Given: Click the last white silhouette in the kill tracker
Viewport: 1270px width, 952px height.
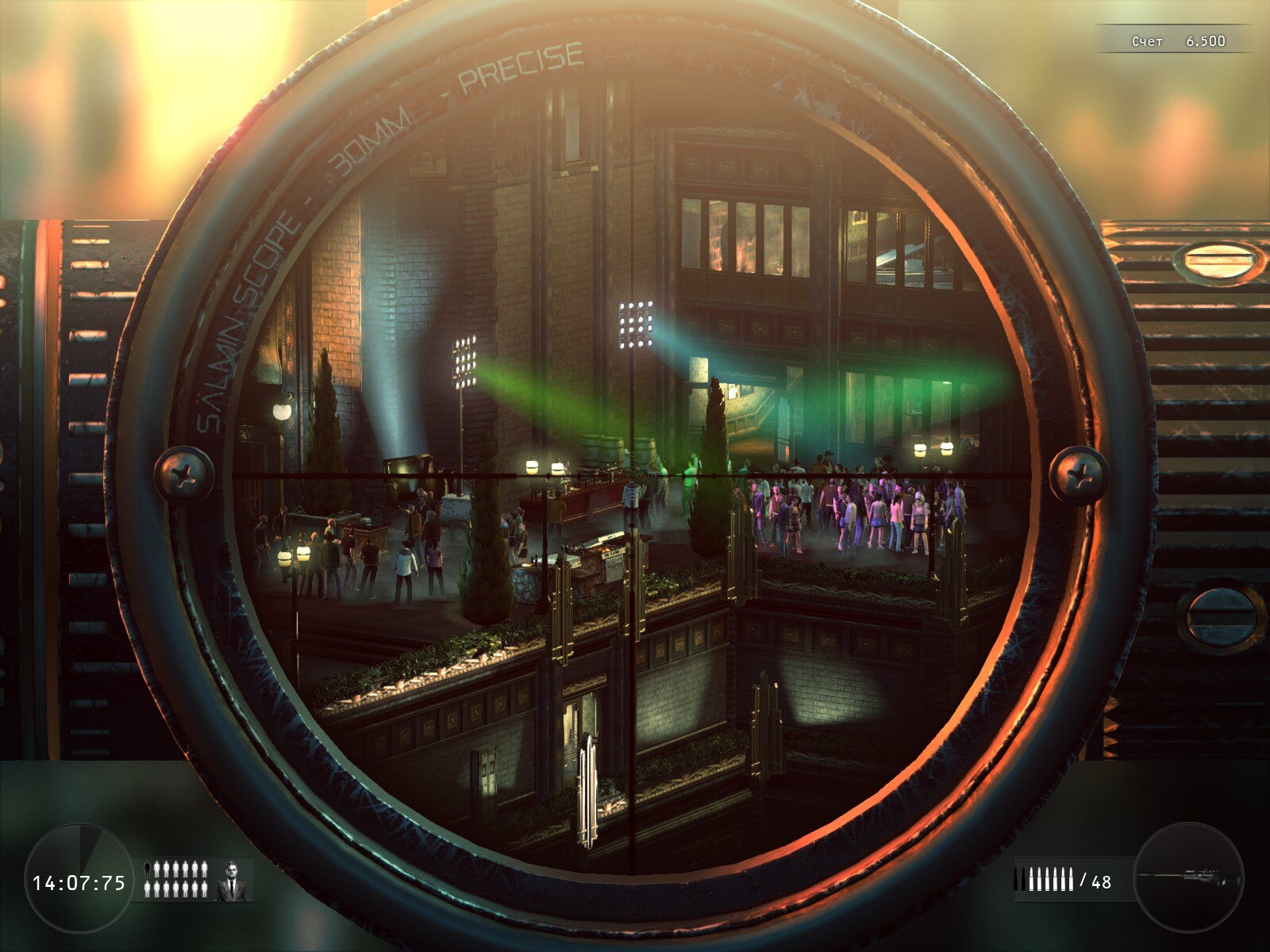Looking at the screenshot, I should pos(203,889).
